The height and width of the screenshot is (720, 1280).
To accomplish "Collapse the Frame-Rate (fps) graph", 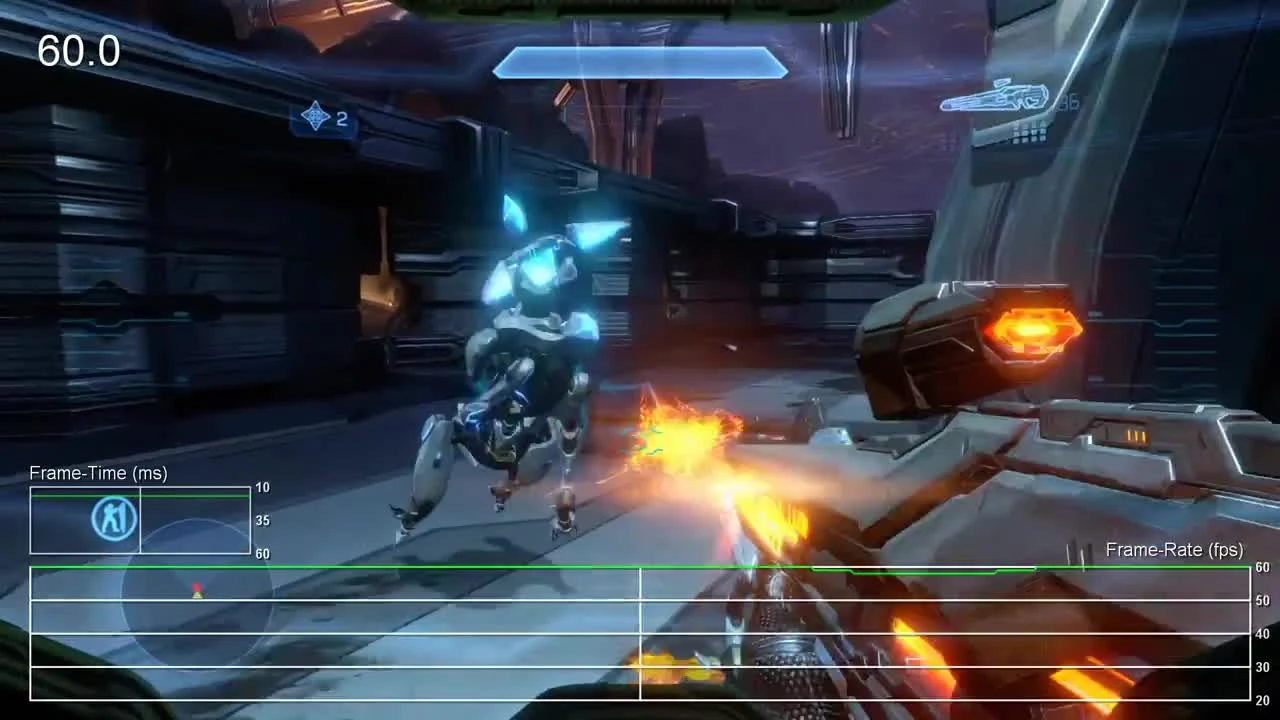I will (x=1173, y=550).
